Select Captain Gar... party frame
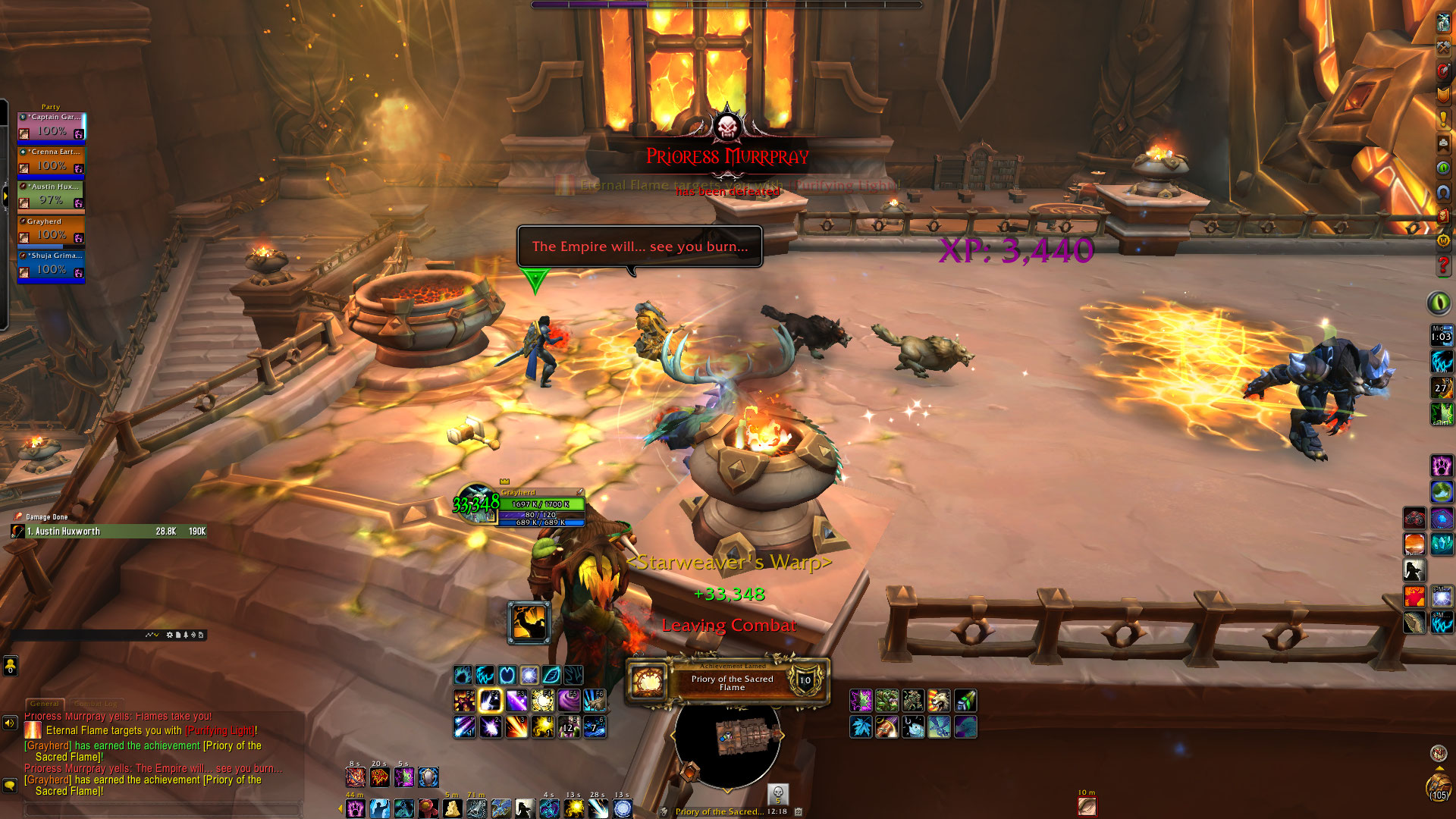Screen dimensions: 1456x819 pos(52,126)
